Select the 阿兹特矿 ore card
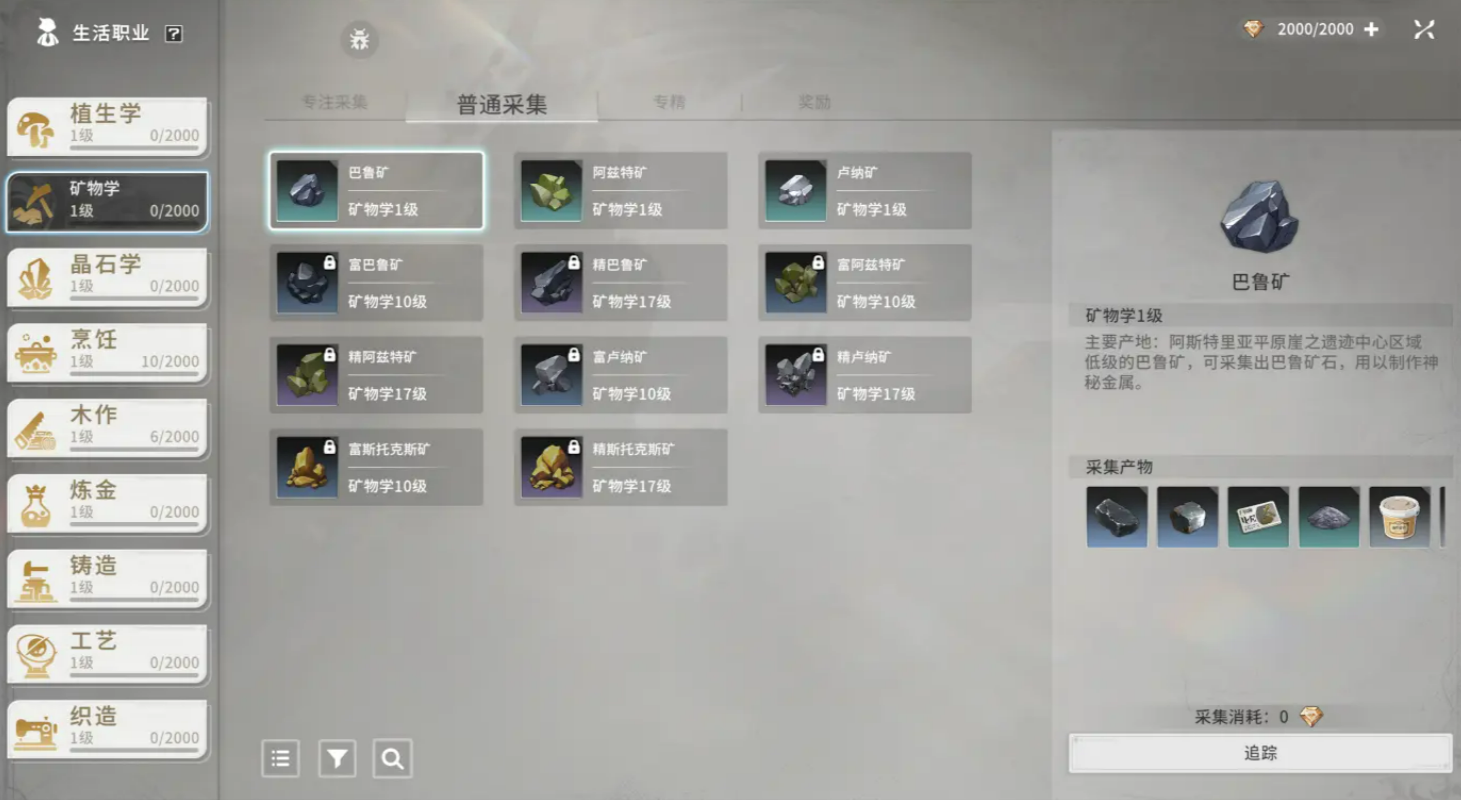This screenshot has width=1461, height=800. tap(620, 190)
